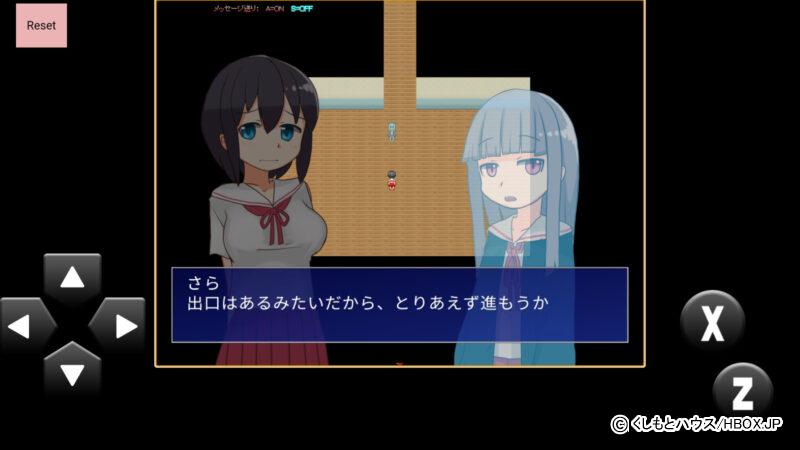Tap the round X button
Viewport: 800px width, 450px height.
(712, 322)
